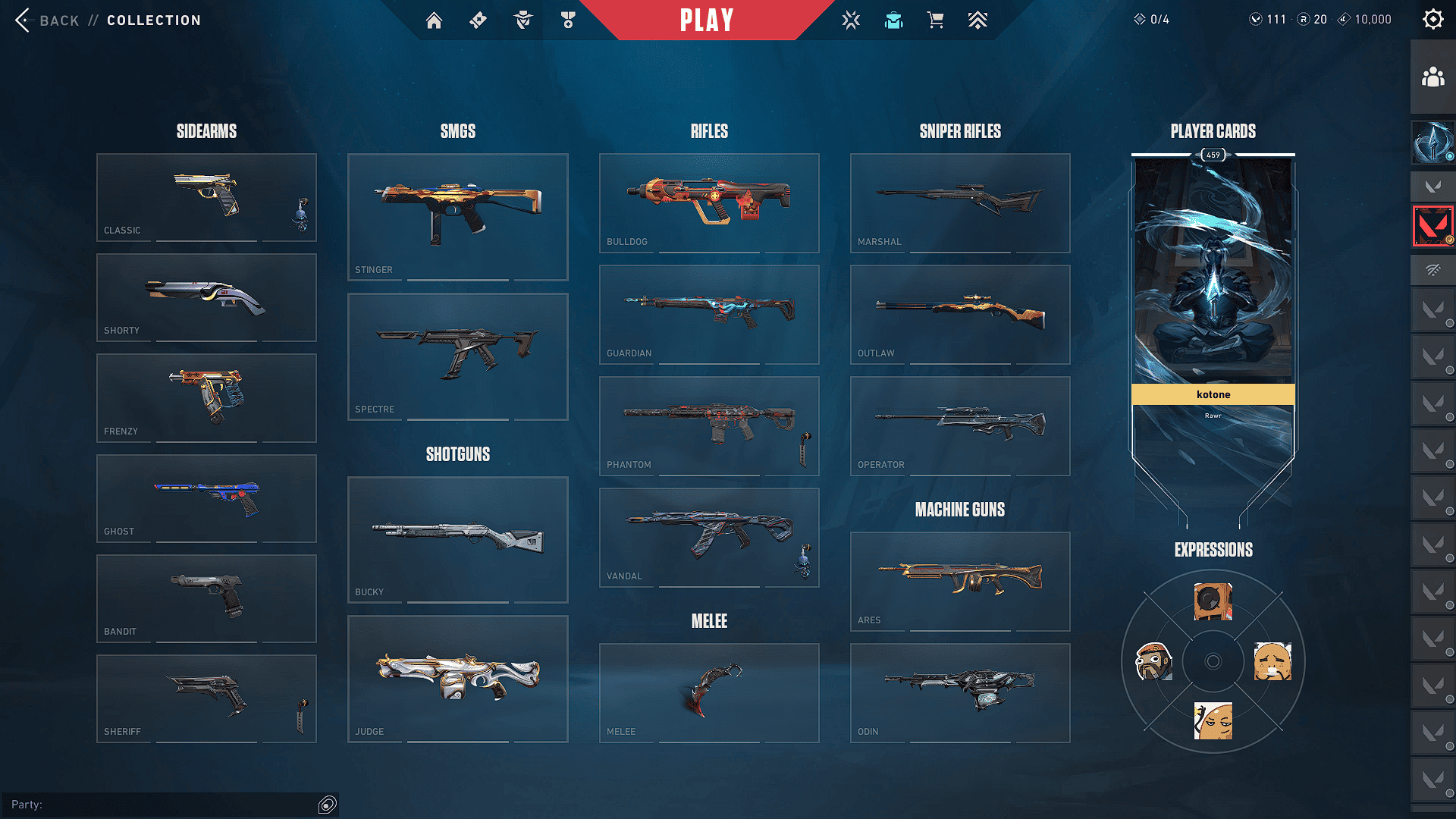Start matchmaking with the PLAY button
The width and height of the screenshot is (1456, 819).
(706, 20)
